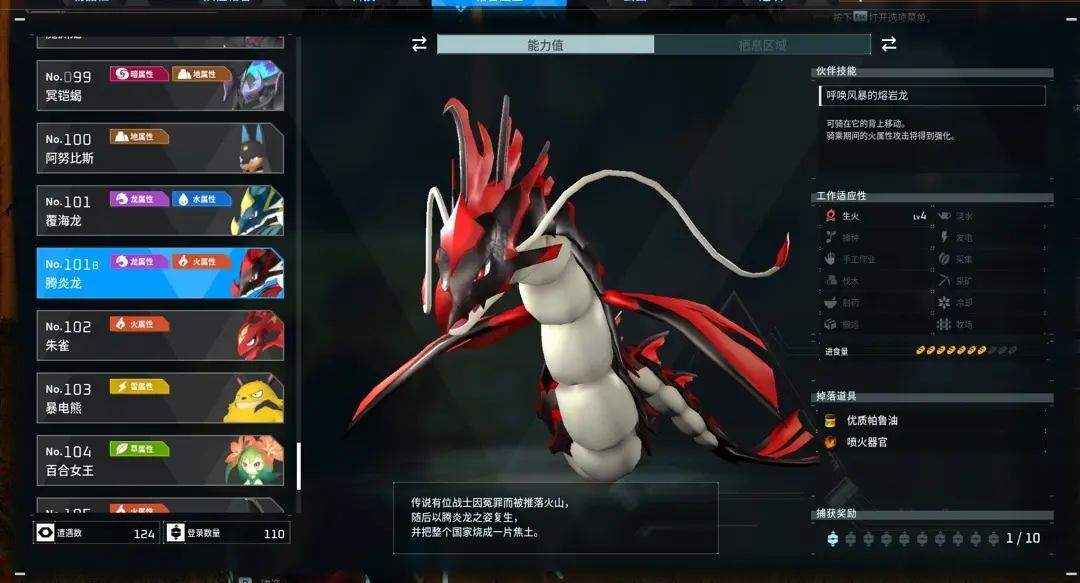Select the 喷火器官 drop item
The width and height of the screenshot is (1080, 583).
click(x=866, y=441)
